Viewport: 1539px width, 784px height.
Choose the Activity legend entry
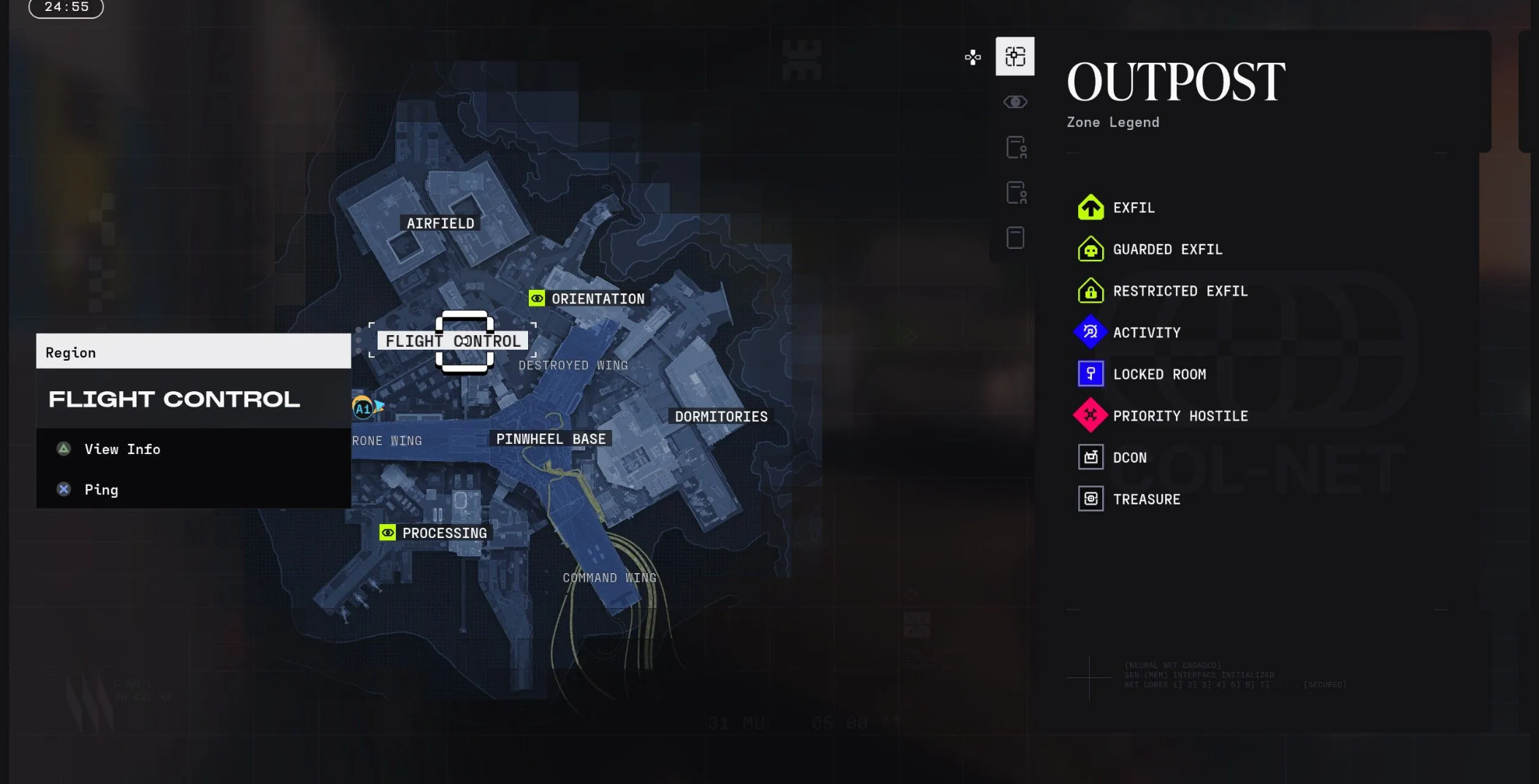click(1146, 333)
